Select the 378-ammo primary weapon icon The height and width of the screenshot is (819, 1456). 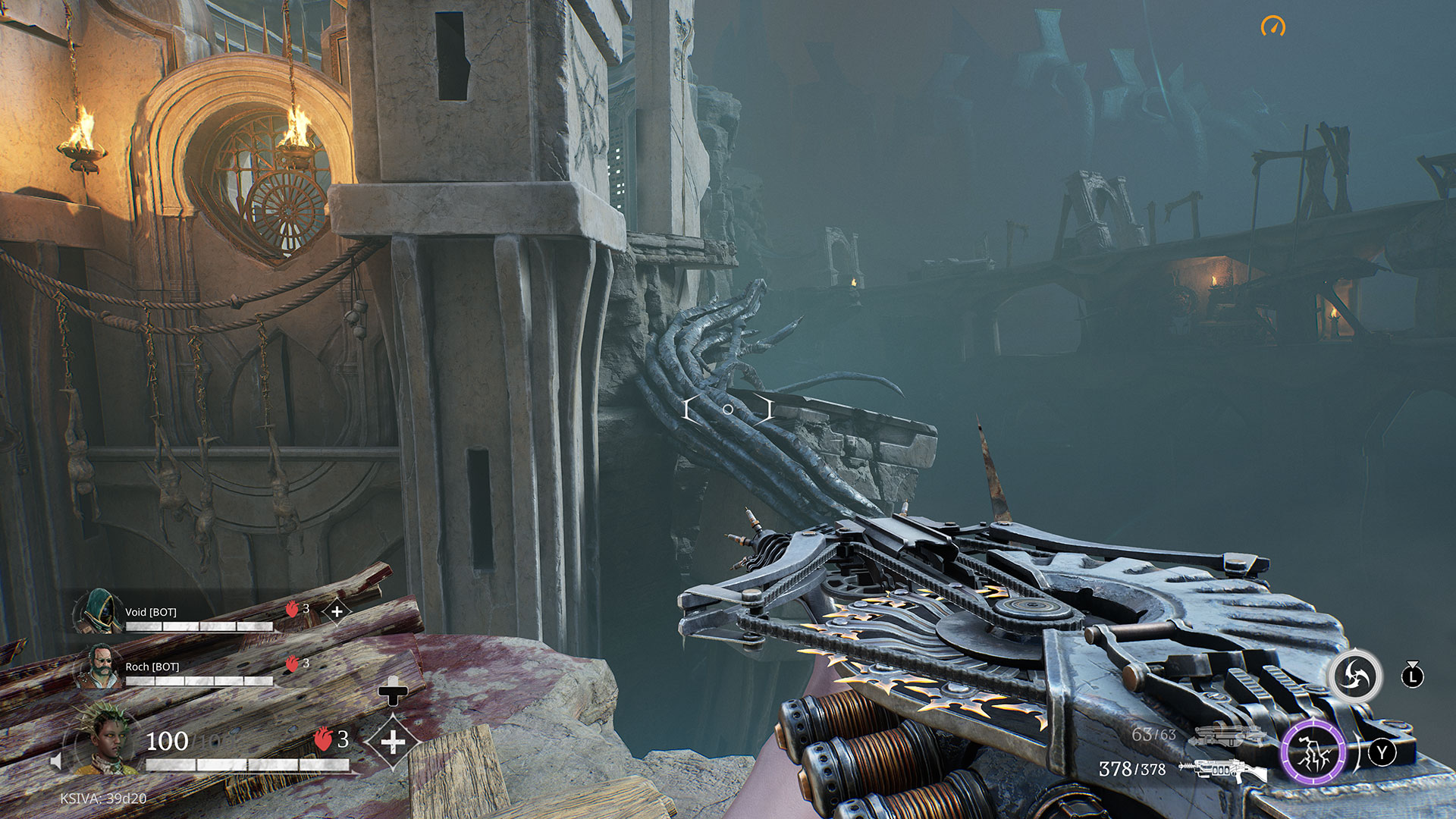pos(1221,770)
